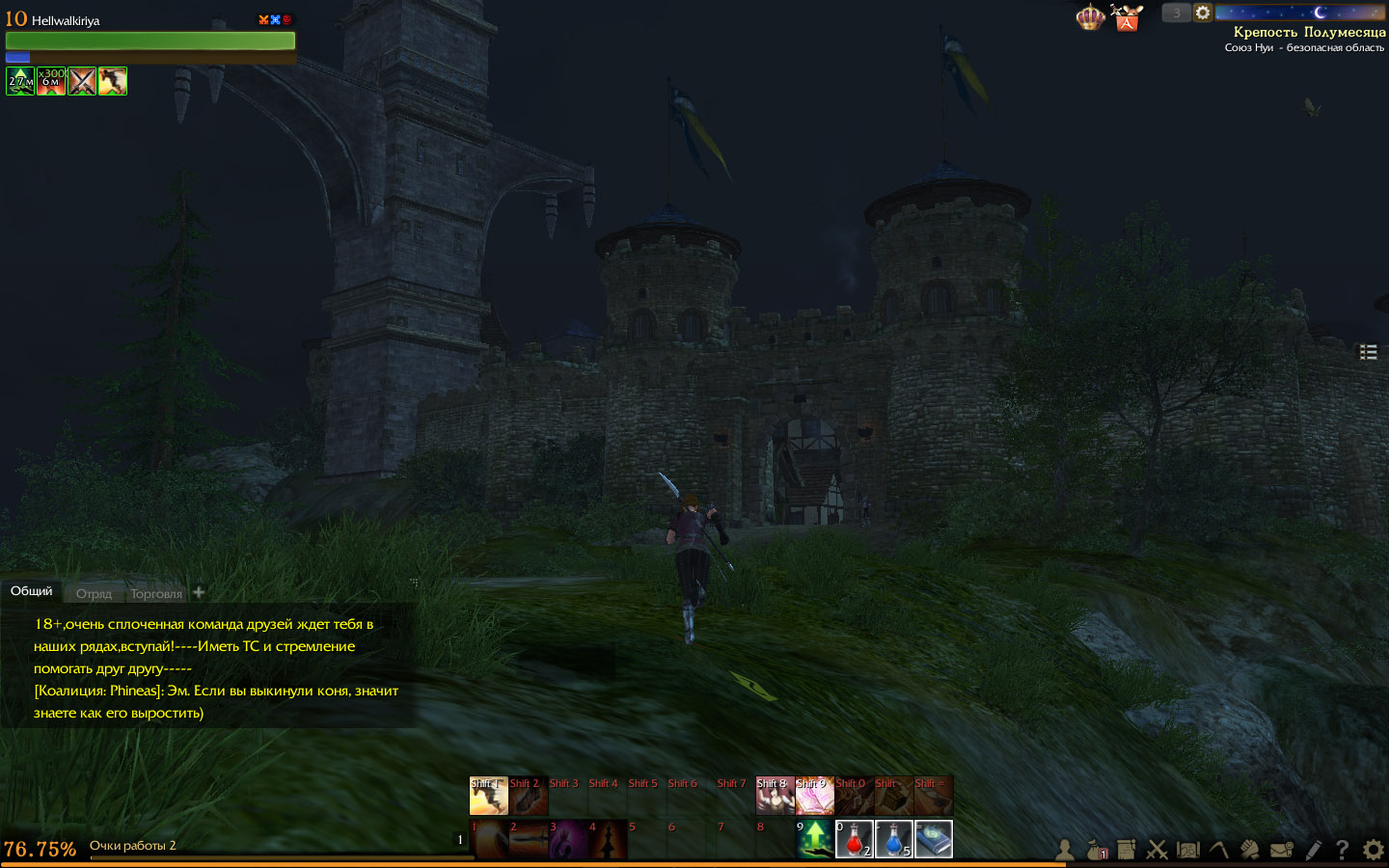
Task: Activate the Shift 9 pink book skill
Action: coord(814,796)
